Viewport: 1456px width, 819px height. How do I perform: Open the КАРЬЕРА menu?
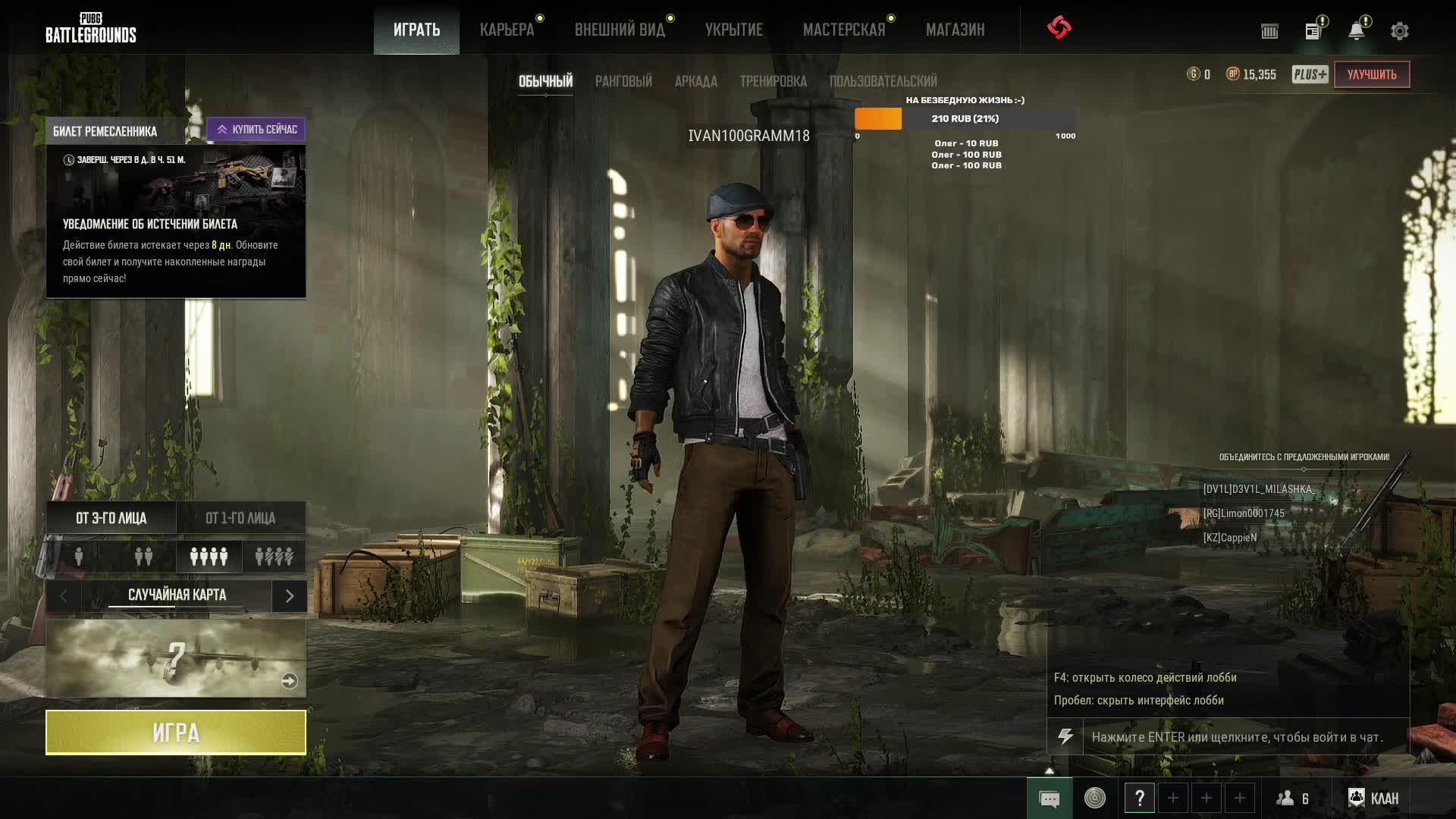point(507,30)
